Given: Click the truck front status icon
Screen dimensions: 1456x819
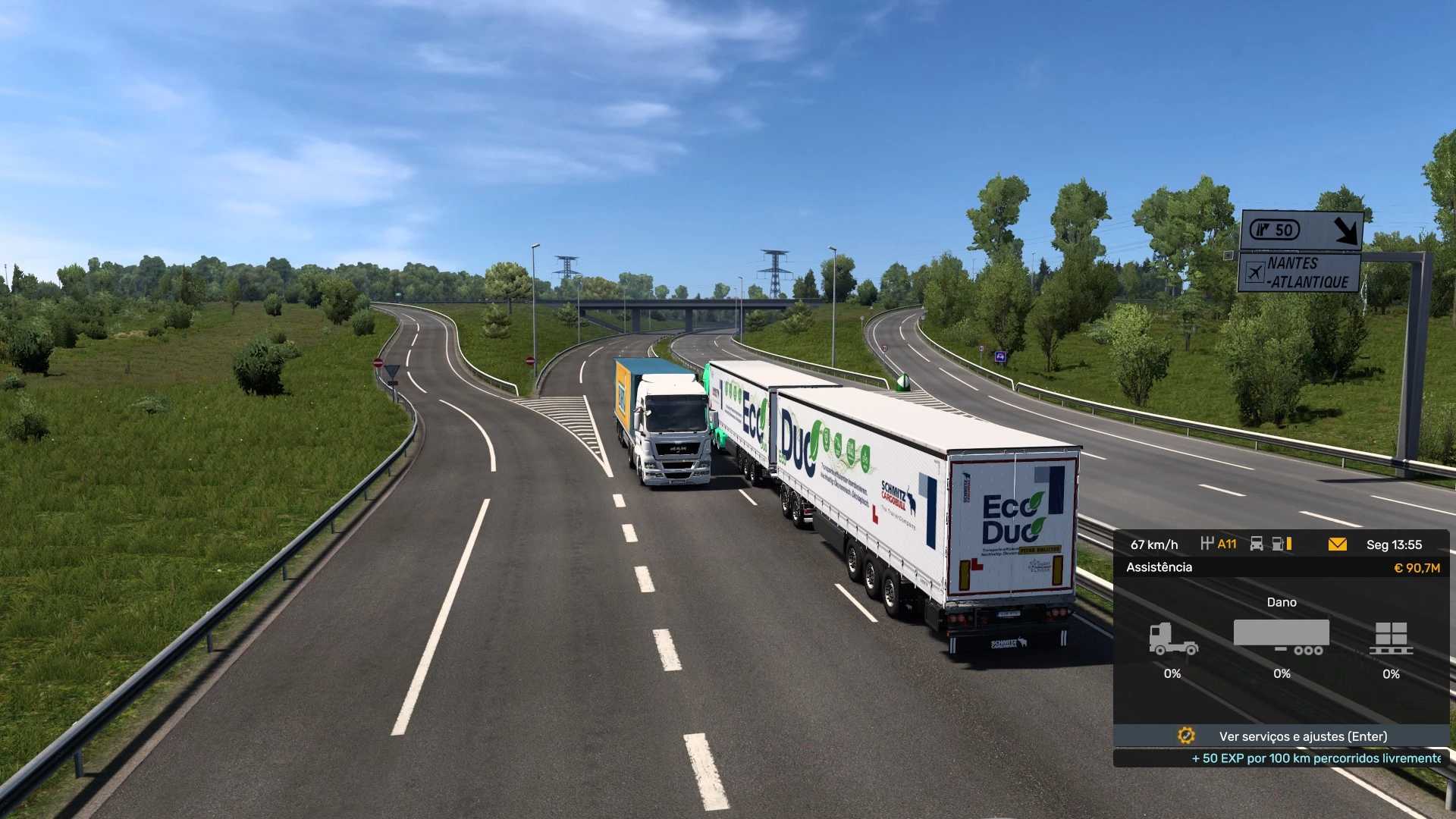Looking at the screenshot, I should pos(1257,544).
